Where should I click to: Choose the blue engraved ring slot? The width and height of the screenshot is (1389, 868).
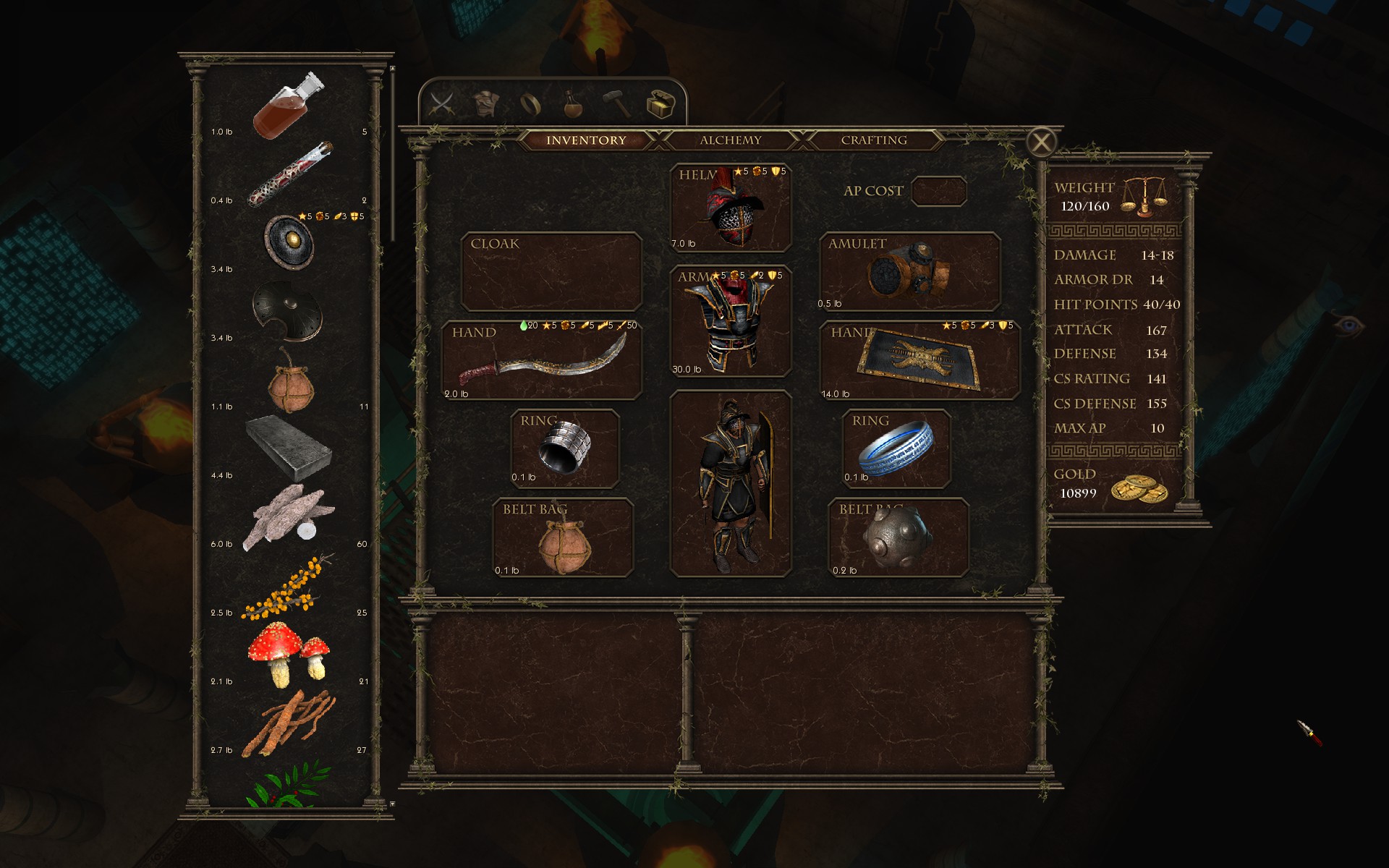[x=896, y=449]
